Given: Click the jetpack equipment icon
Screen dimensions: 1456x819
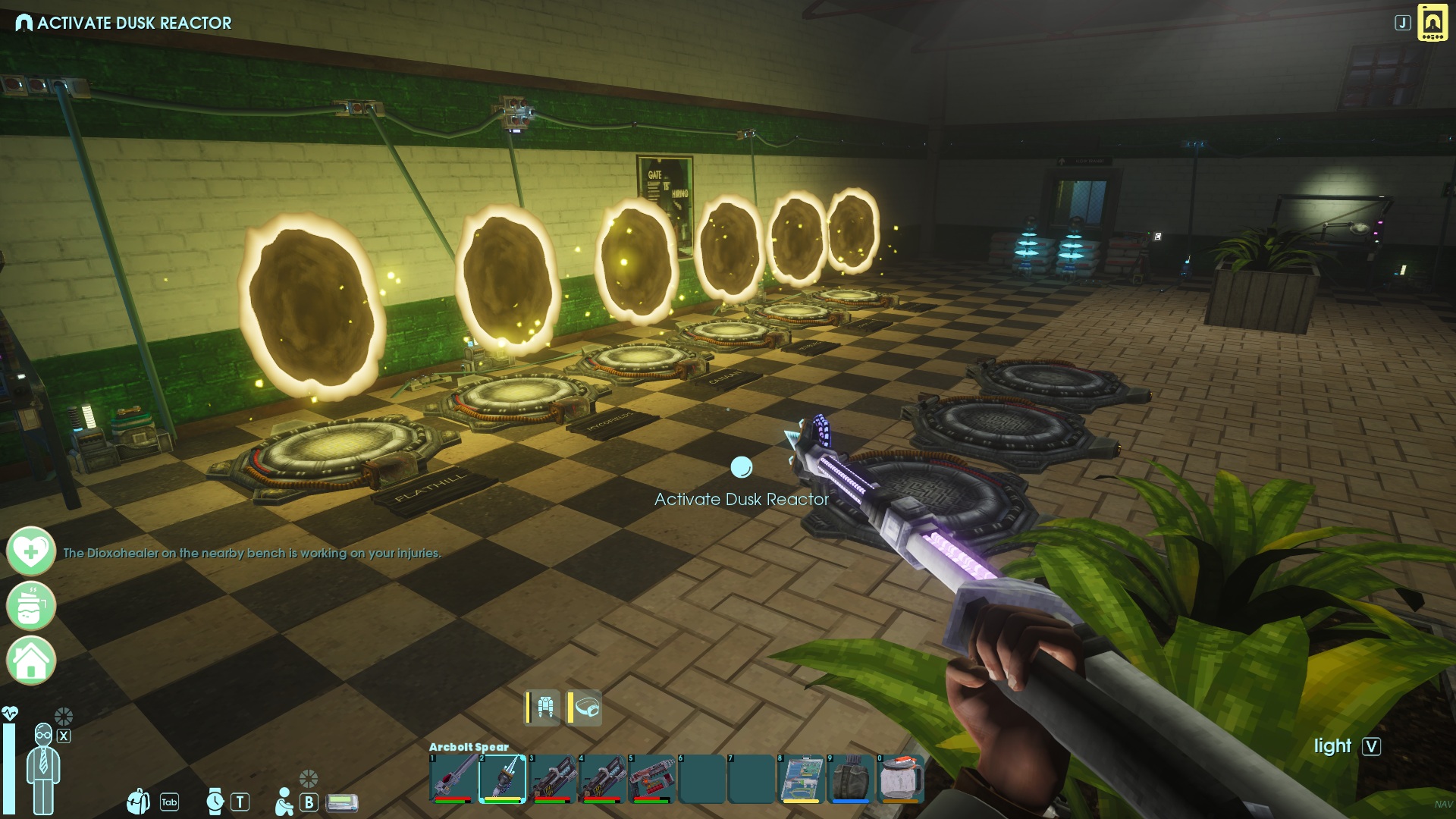Looking at the screenshot, I should (x=544, y=708).
